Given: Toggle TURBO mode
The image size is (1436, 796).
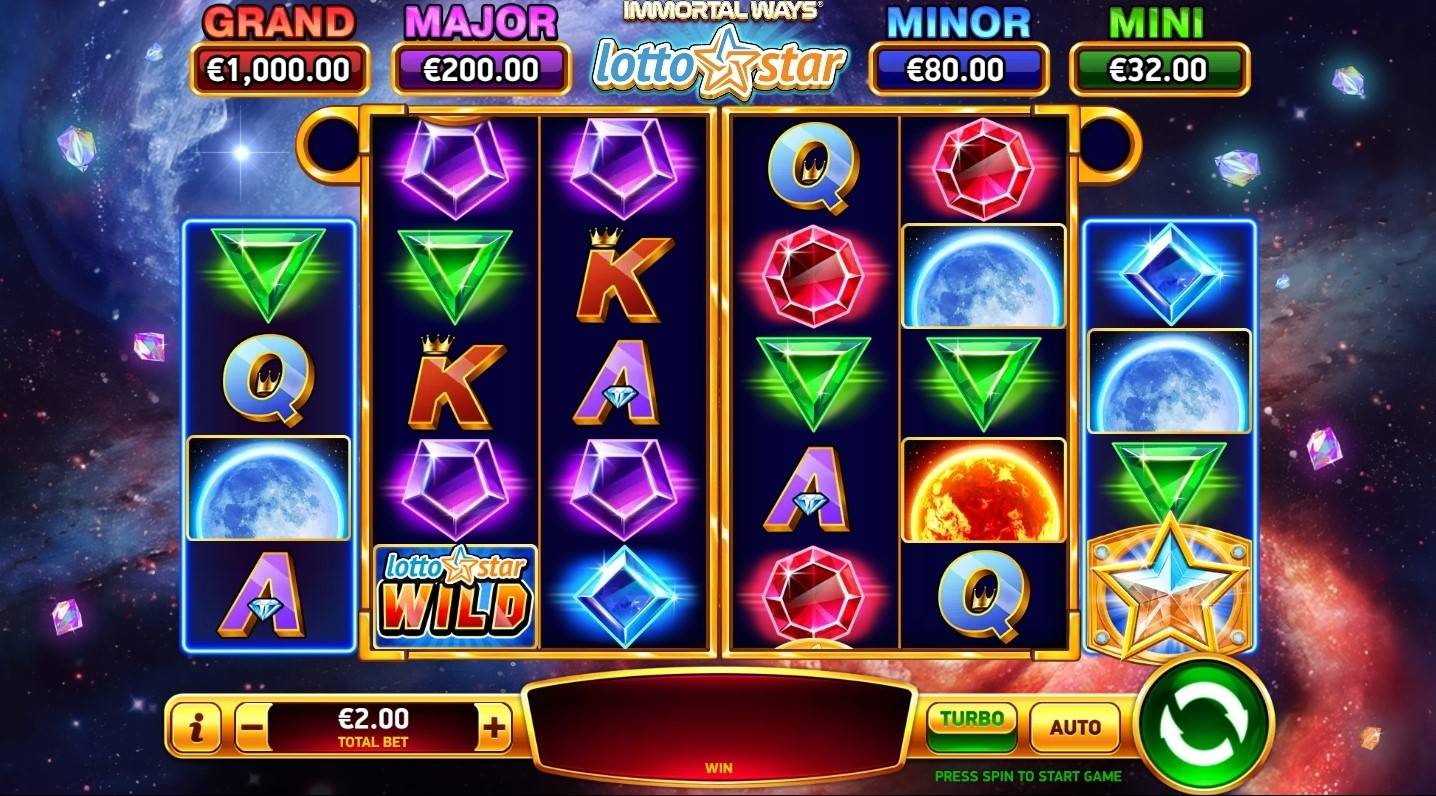Looking at the screenshot, I should 971,720.
